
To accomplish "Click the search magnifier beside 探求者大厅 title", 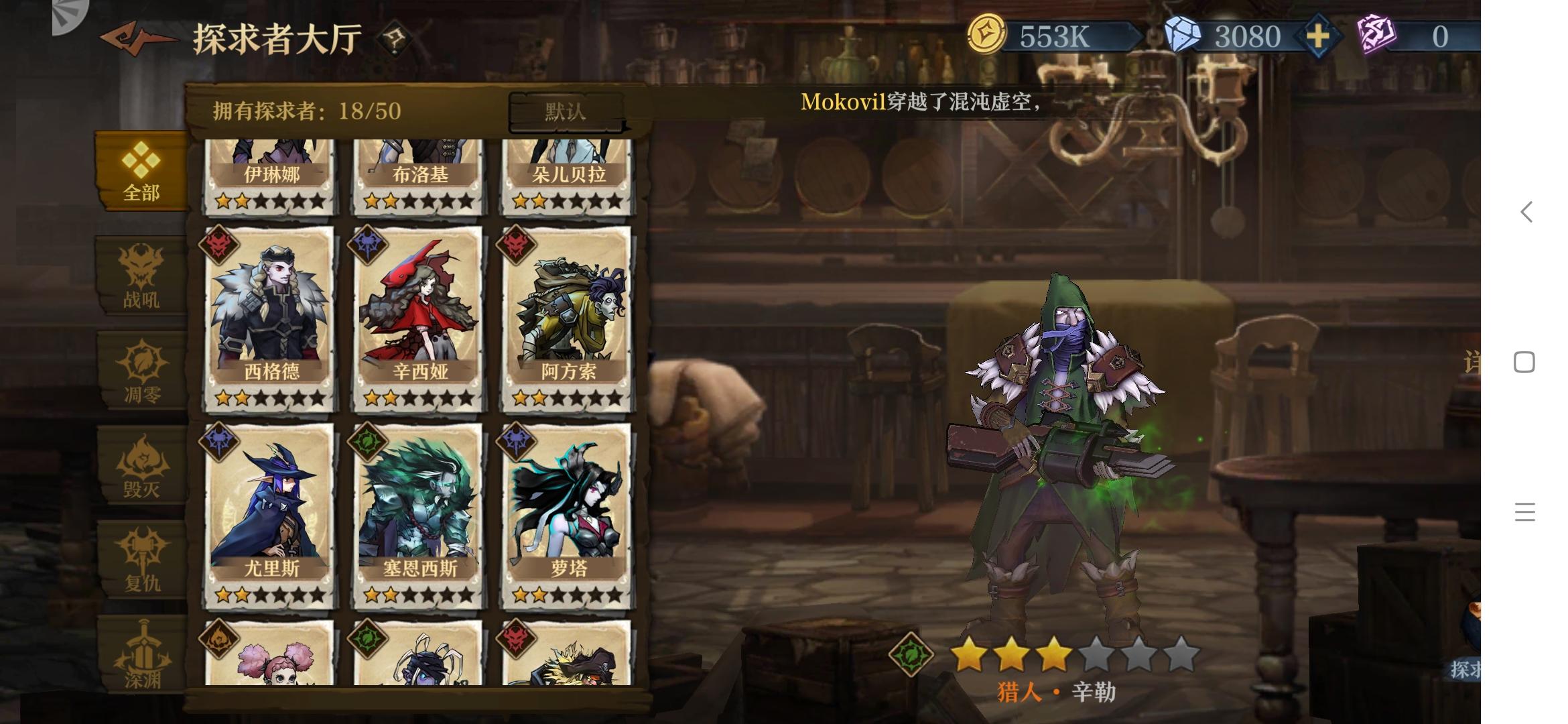I will click(x=393, y=39).
